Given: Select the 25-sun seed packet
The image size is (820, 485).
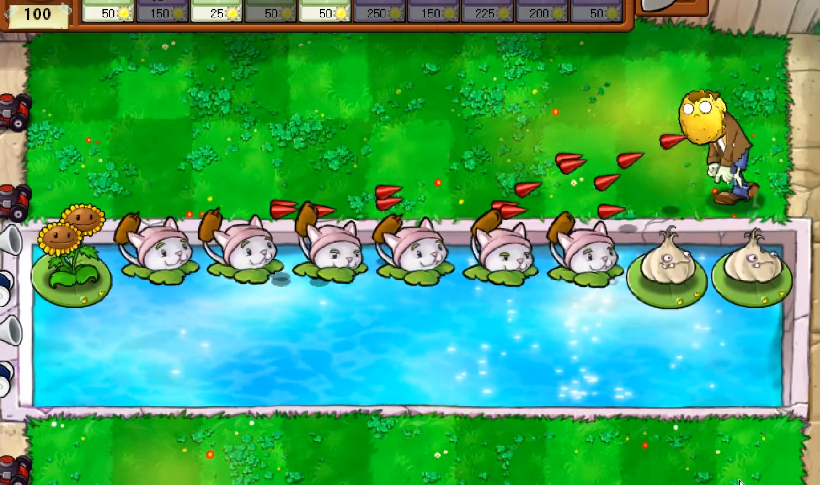Looking at the screenshot, I should pyautogui.click(x=216, y=12).
